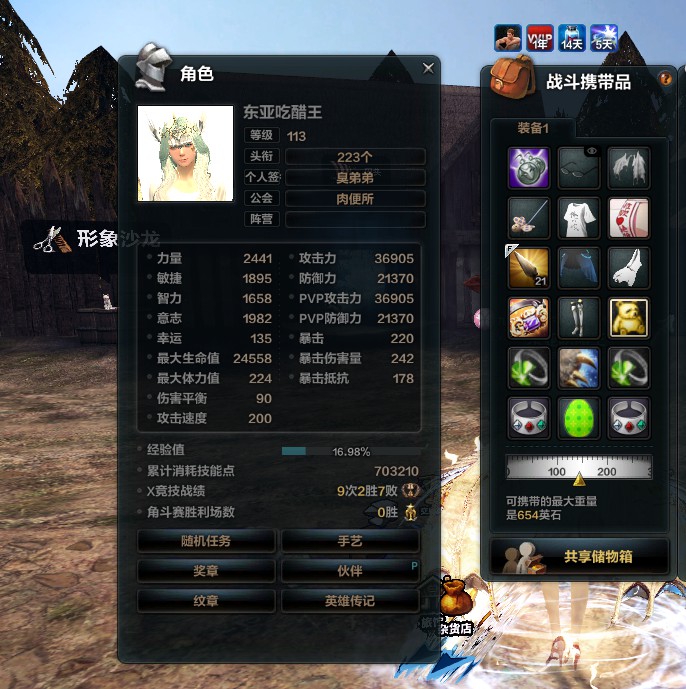The width and height of the screenshot is (686, 689).
Task: Open the 共享储物箱 shared storage
Action: [580, 557]
